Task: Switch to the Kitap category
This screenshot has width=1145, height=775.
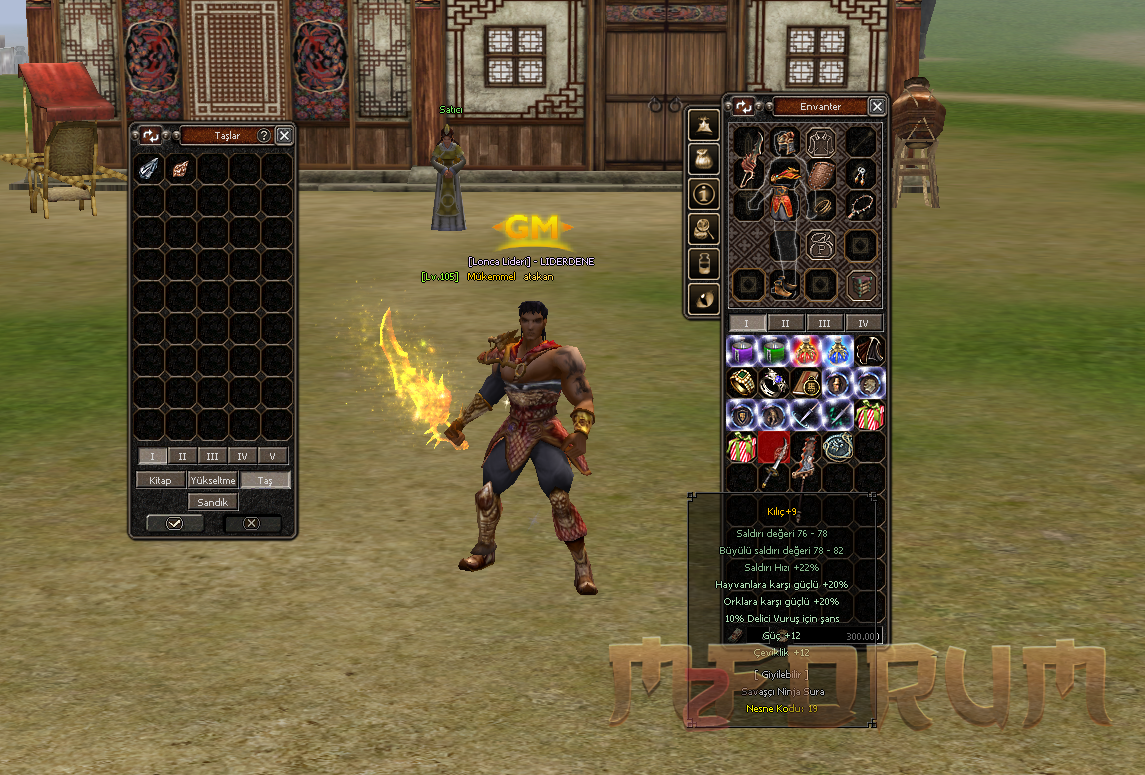Action: (x=160, y=480)
